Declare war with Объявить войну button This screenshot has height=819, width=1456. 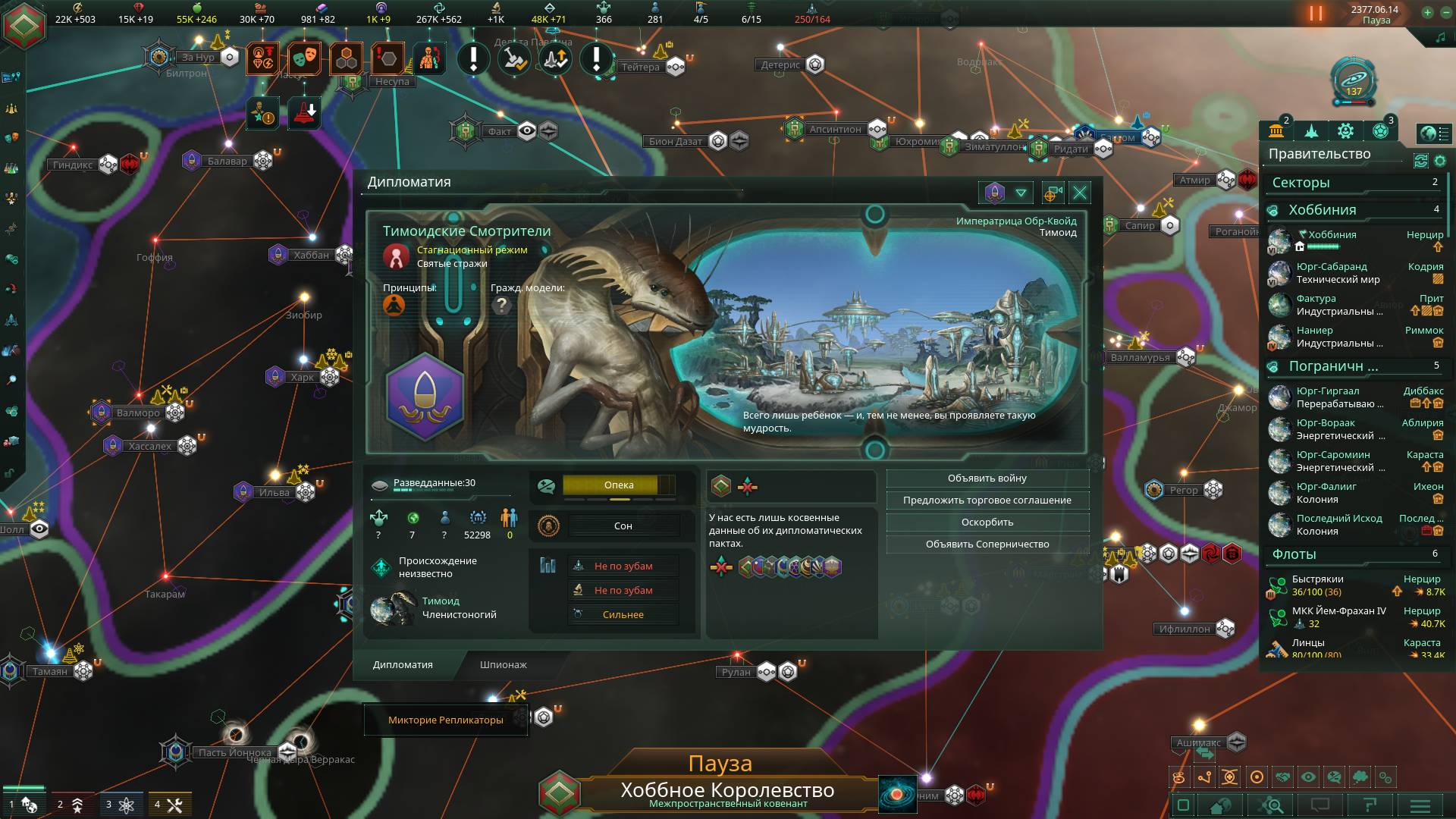[987, 479]
